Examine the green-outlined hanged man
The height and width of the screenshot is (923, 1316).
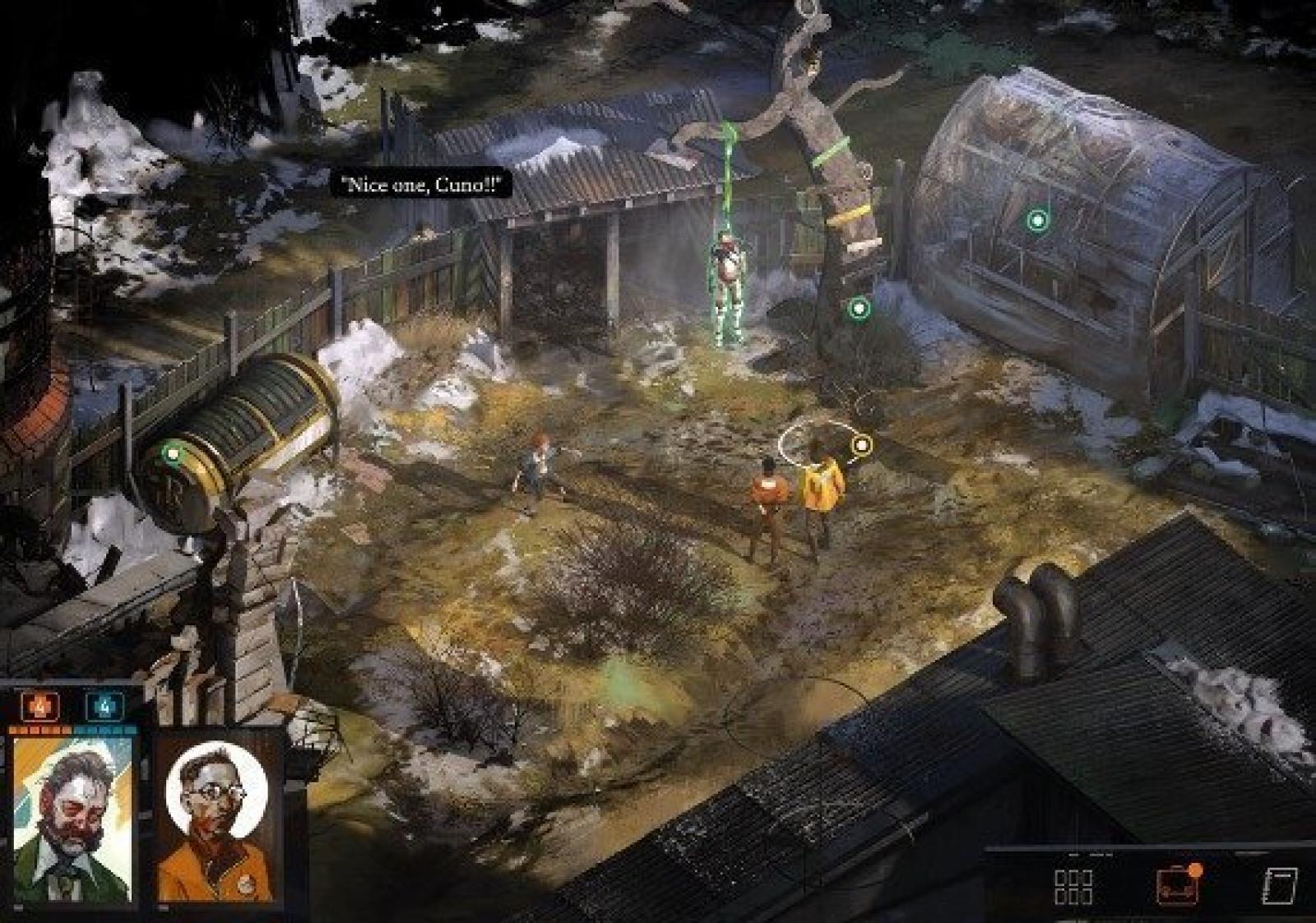[x=728, y=288]
